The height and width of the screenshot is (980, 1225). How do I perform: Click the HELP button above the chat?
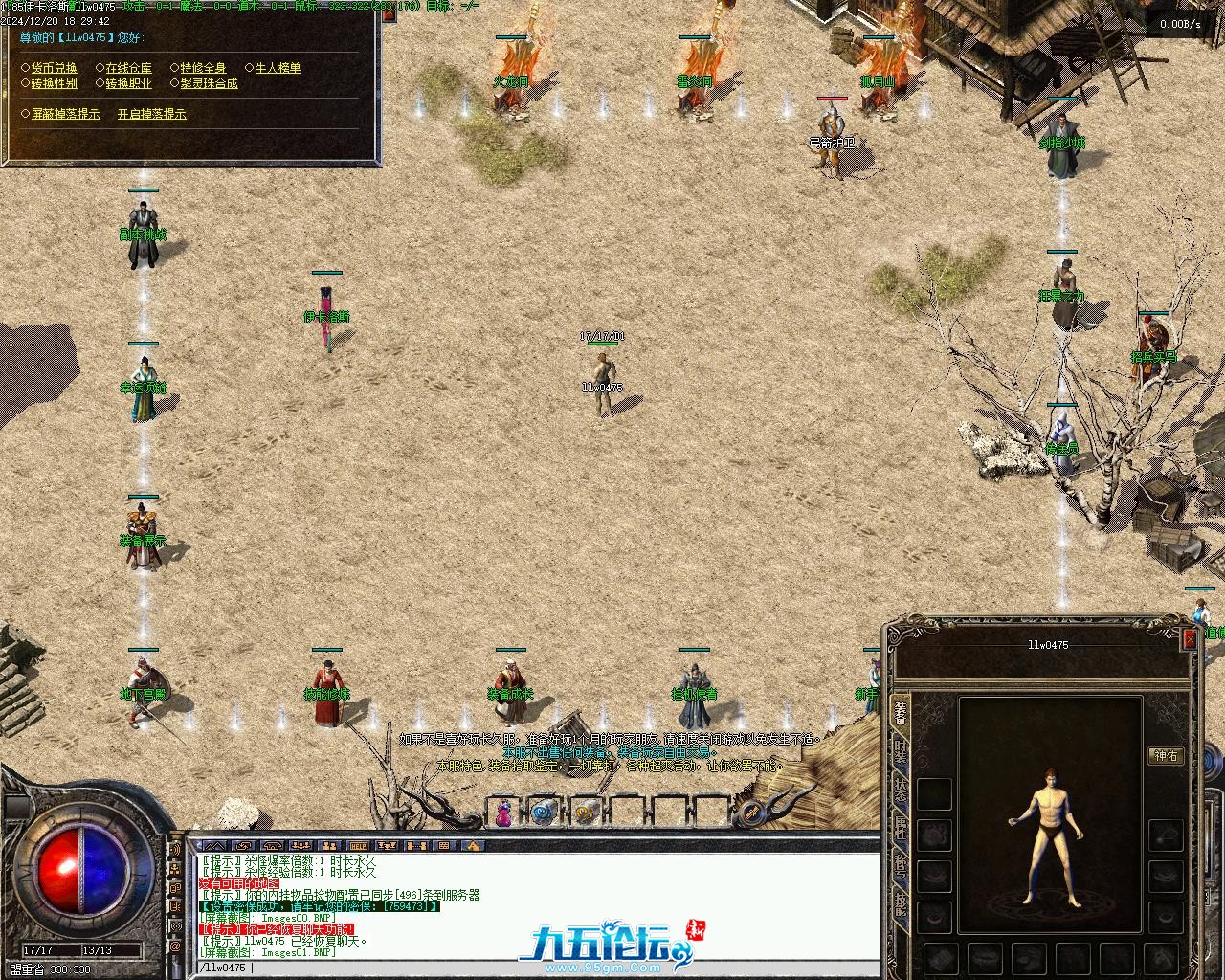pyautogui.click(x=358, y=846)
